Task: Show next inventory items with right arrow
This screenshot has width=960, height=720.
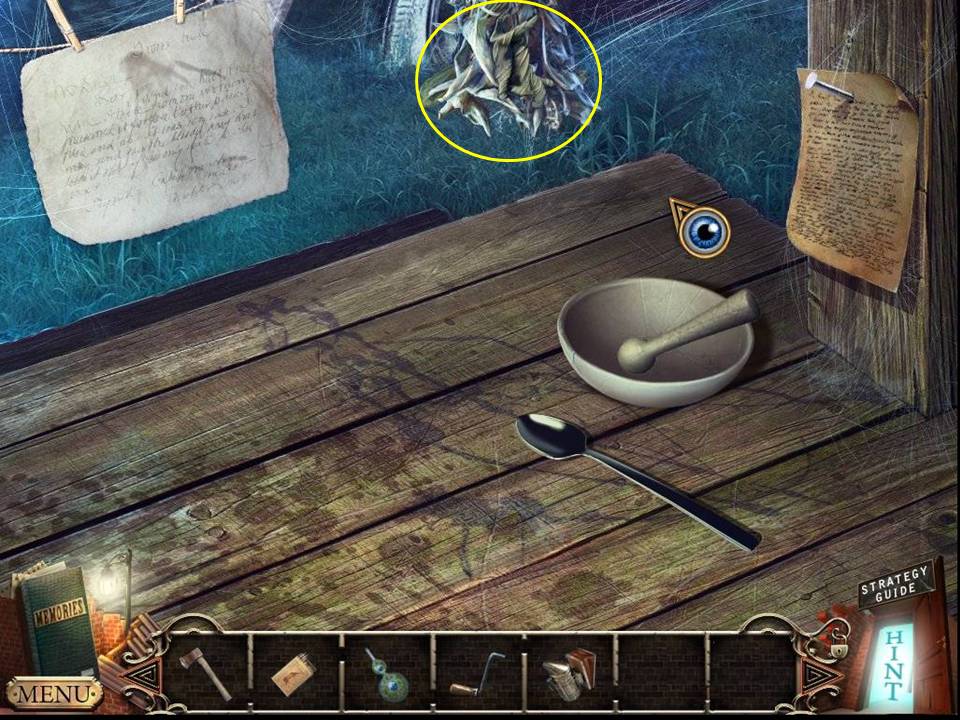Action: point(818,674)
